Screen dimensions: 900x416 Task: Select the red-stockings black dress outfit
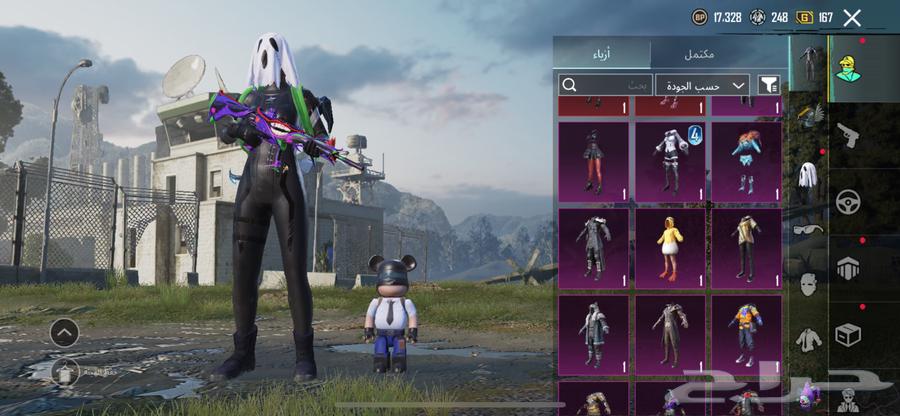(593, 162)
